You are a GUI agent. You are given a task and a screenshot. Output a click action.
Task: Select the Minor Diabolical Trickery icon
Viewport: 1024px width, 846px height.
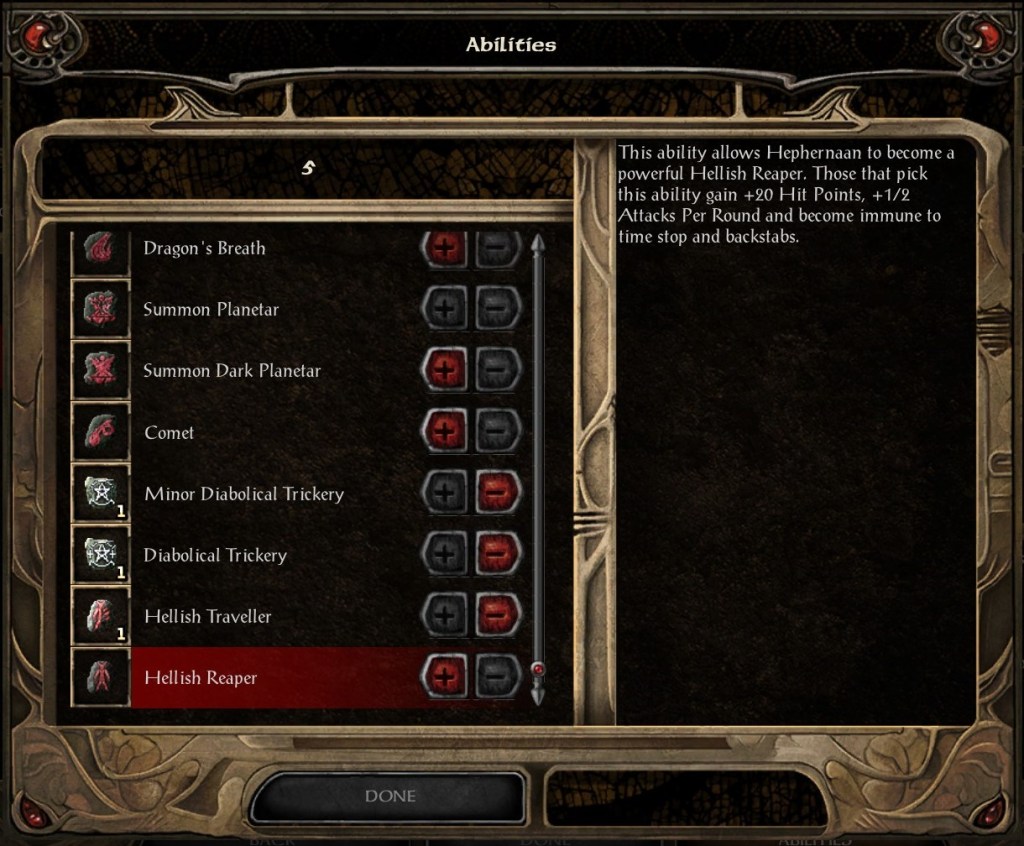click(x=102, y=494)
